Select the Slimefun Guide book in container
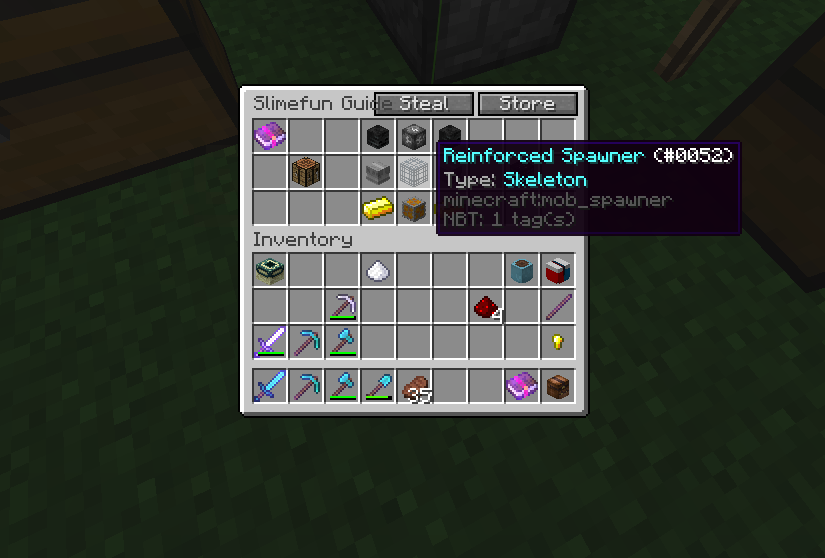 tap(270, 135)
